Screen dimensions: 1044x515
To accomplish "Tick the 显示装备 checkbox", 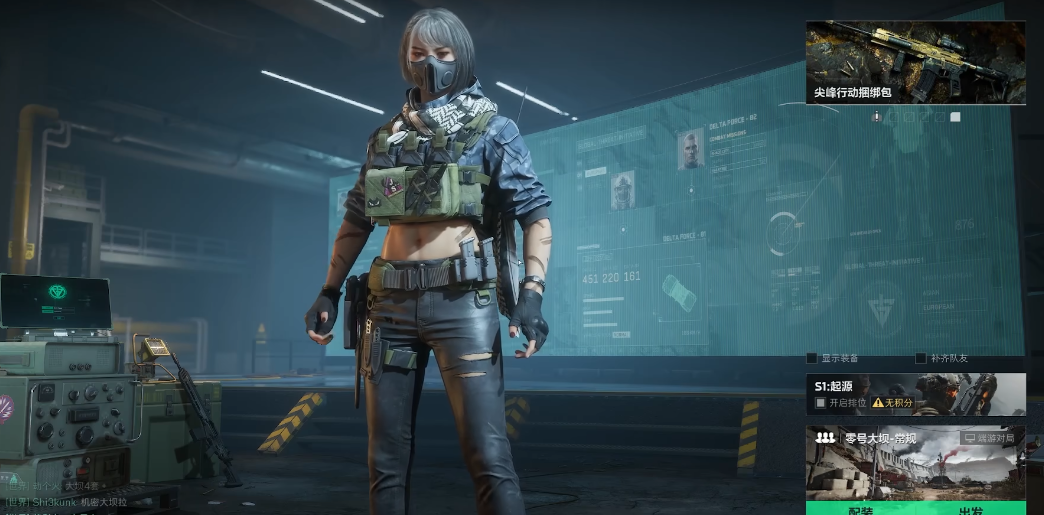I will [812, 358].
